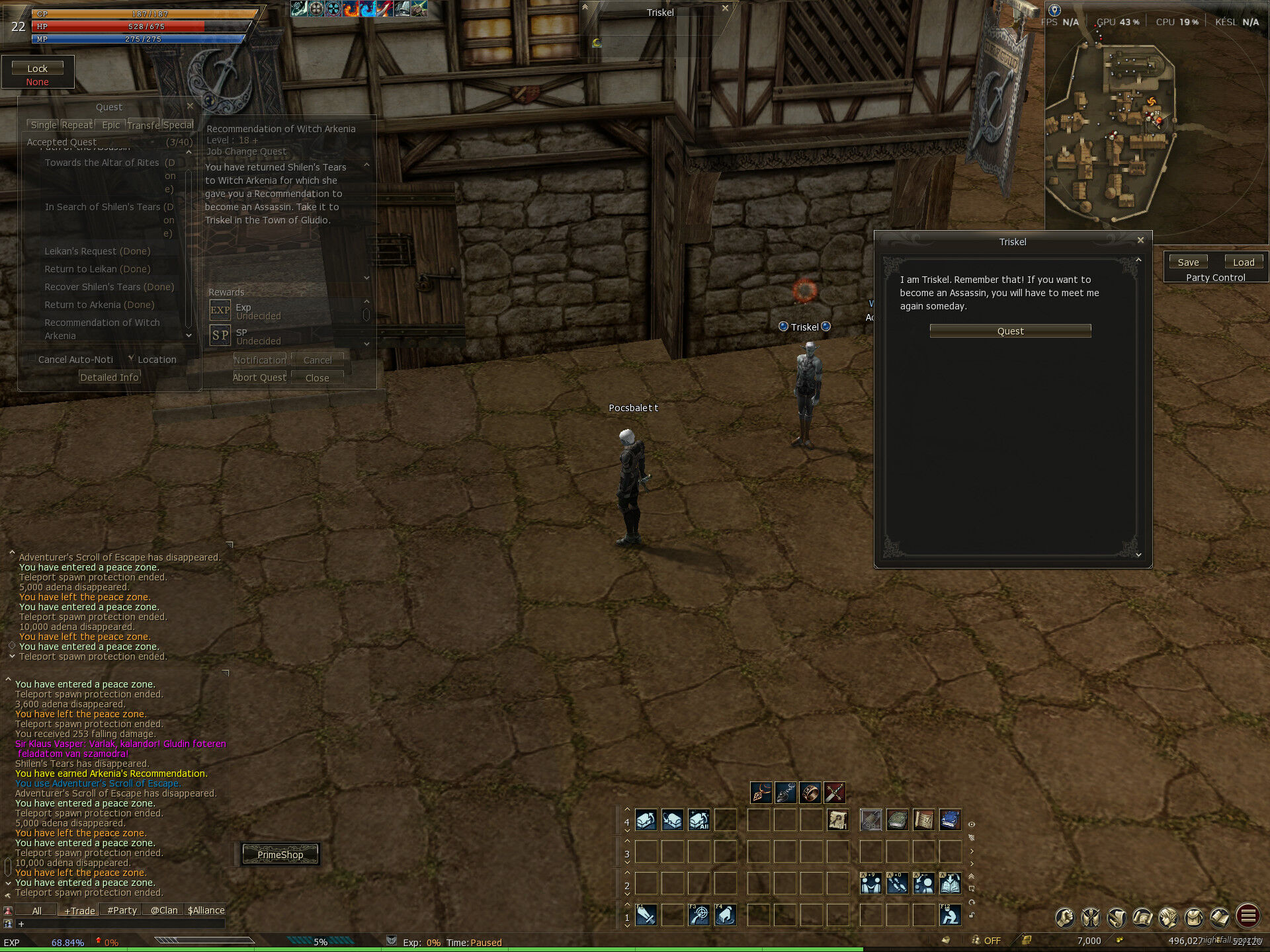Save the Party Control setup
This screenshot has width=1270, height=952.
pos(1188,262)
